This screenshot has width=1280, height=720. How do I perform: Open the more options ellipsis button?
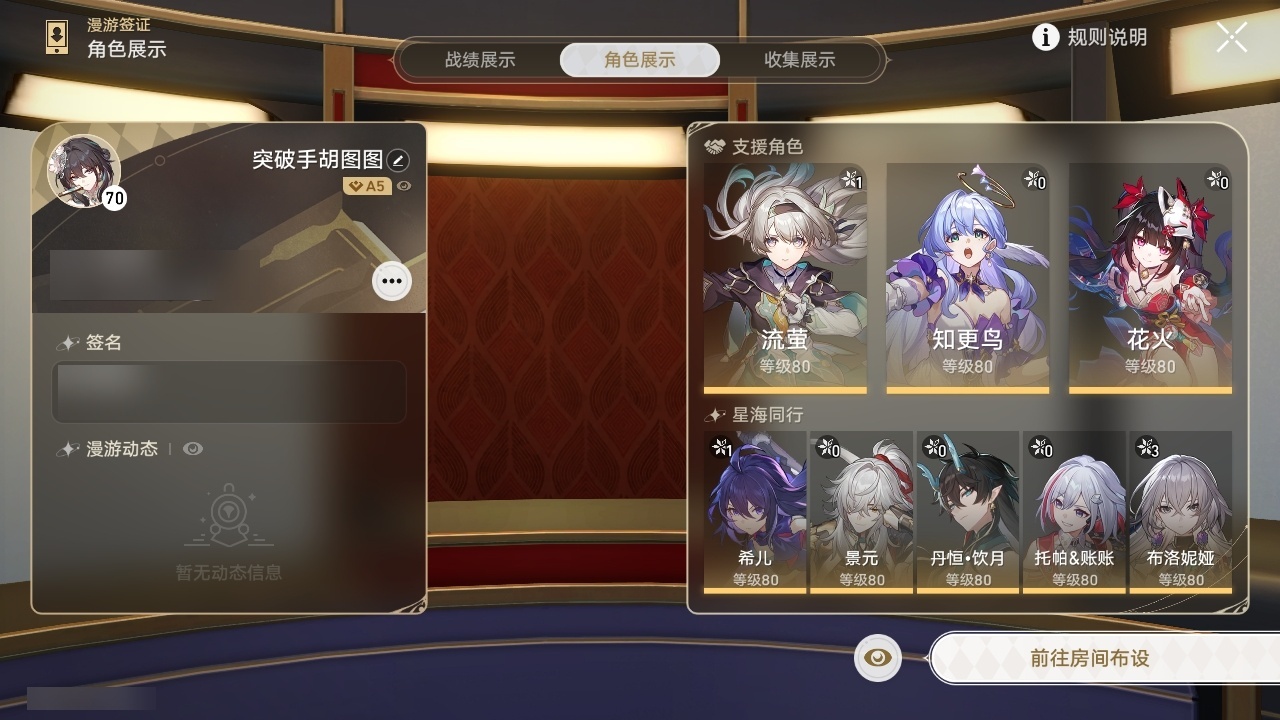(390, 281)
